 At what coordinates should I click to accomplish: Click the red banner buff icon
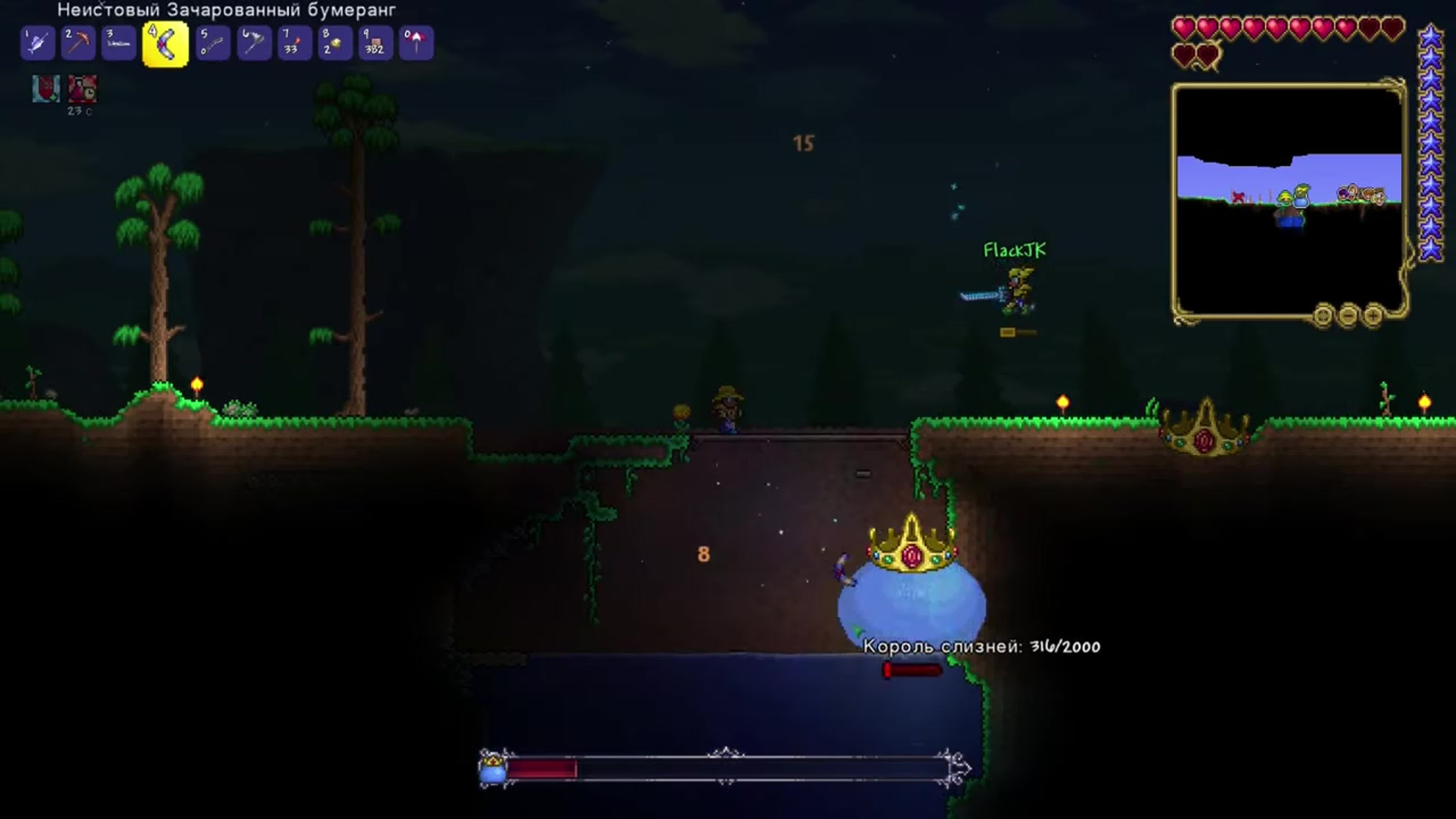(x=46, y=89)
